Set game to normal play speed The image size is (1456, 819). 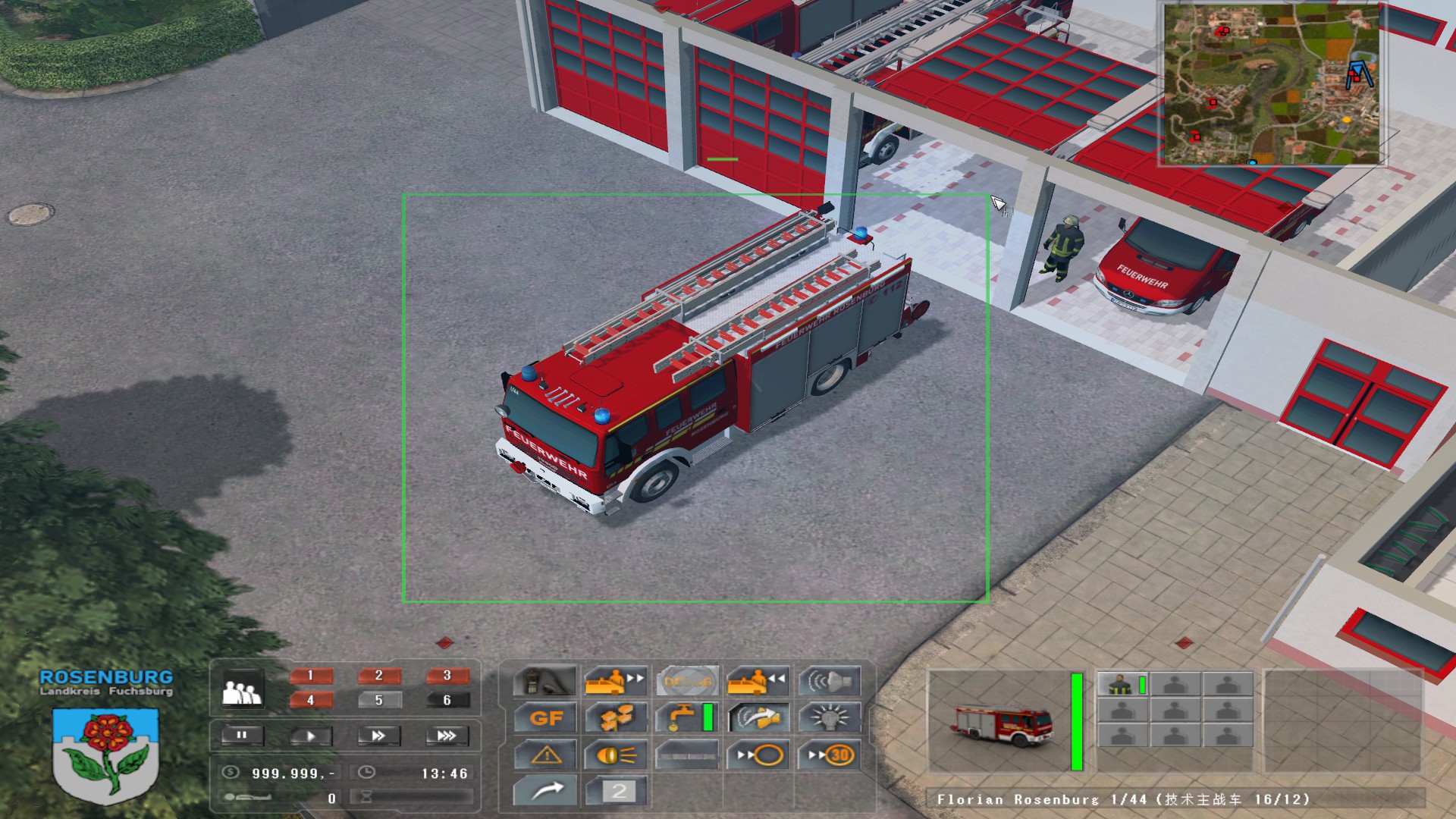pyautogui.click(x=309, y=735)
